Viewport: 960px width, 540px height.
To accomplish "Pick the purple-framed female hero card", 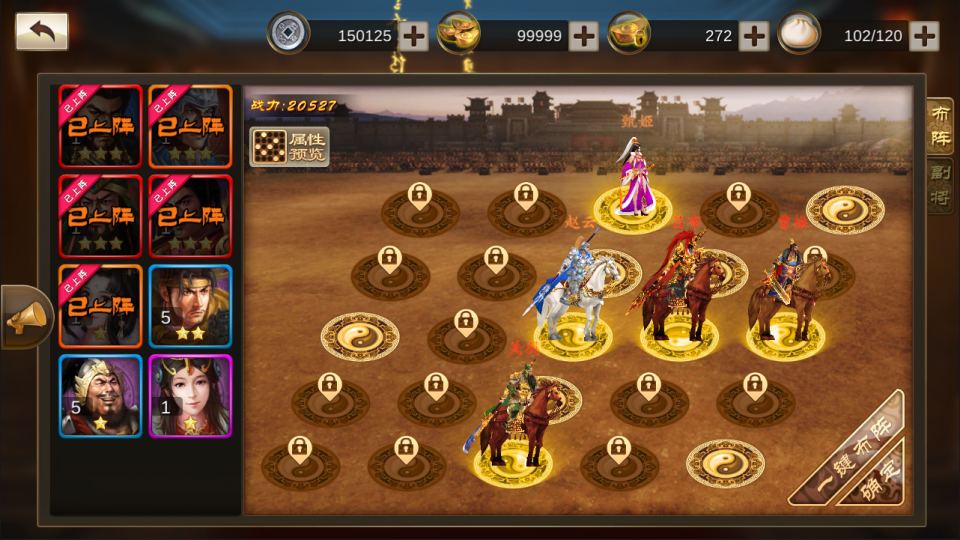I will [190, 396].
